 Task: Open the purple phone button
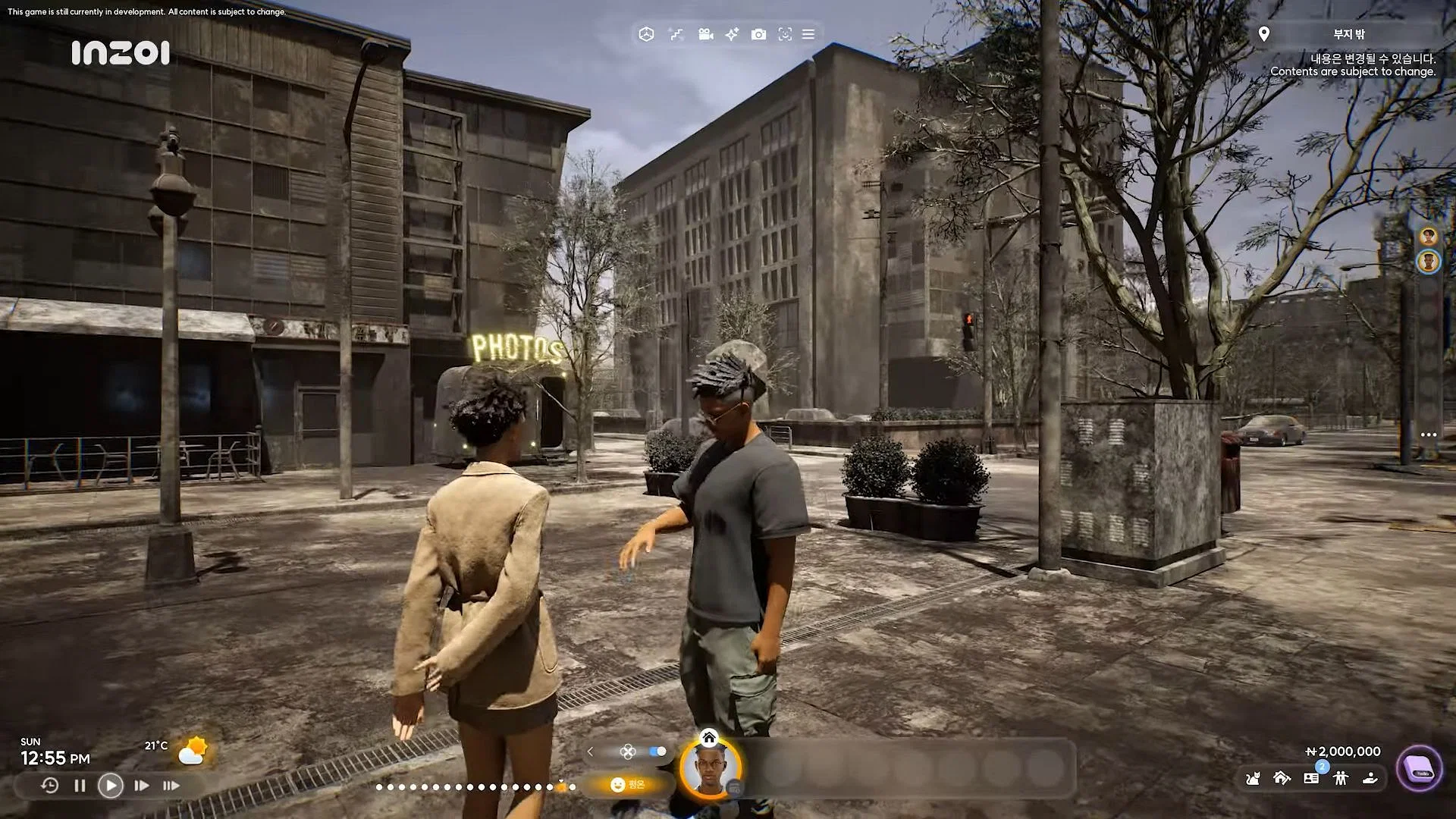point(1419,769)
